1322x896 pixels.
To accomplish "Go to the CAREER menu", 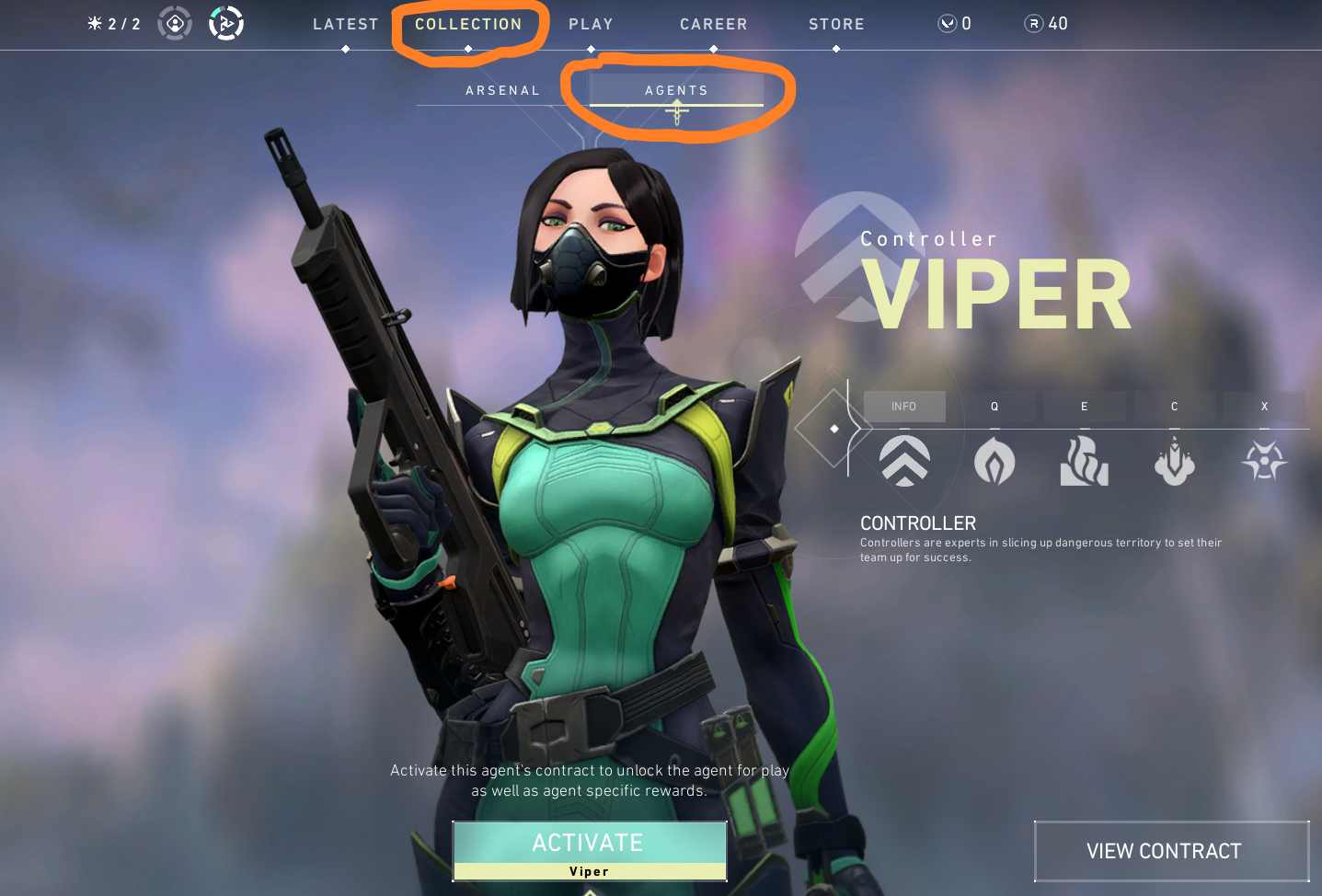I will pyautogui.click(x=713, y=24).
